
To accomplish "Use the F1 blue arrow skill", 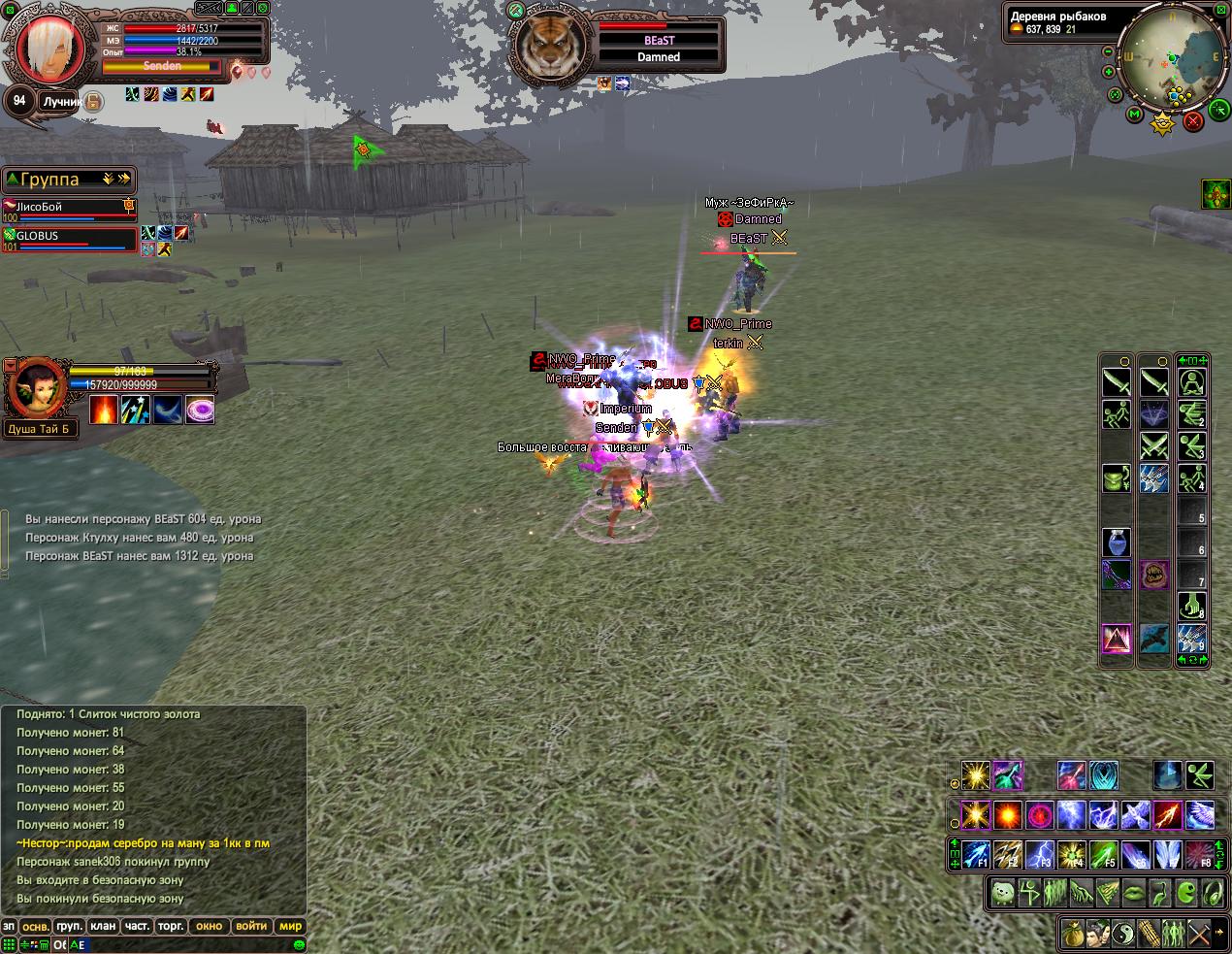I will [976, 855].
